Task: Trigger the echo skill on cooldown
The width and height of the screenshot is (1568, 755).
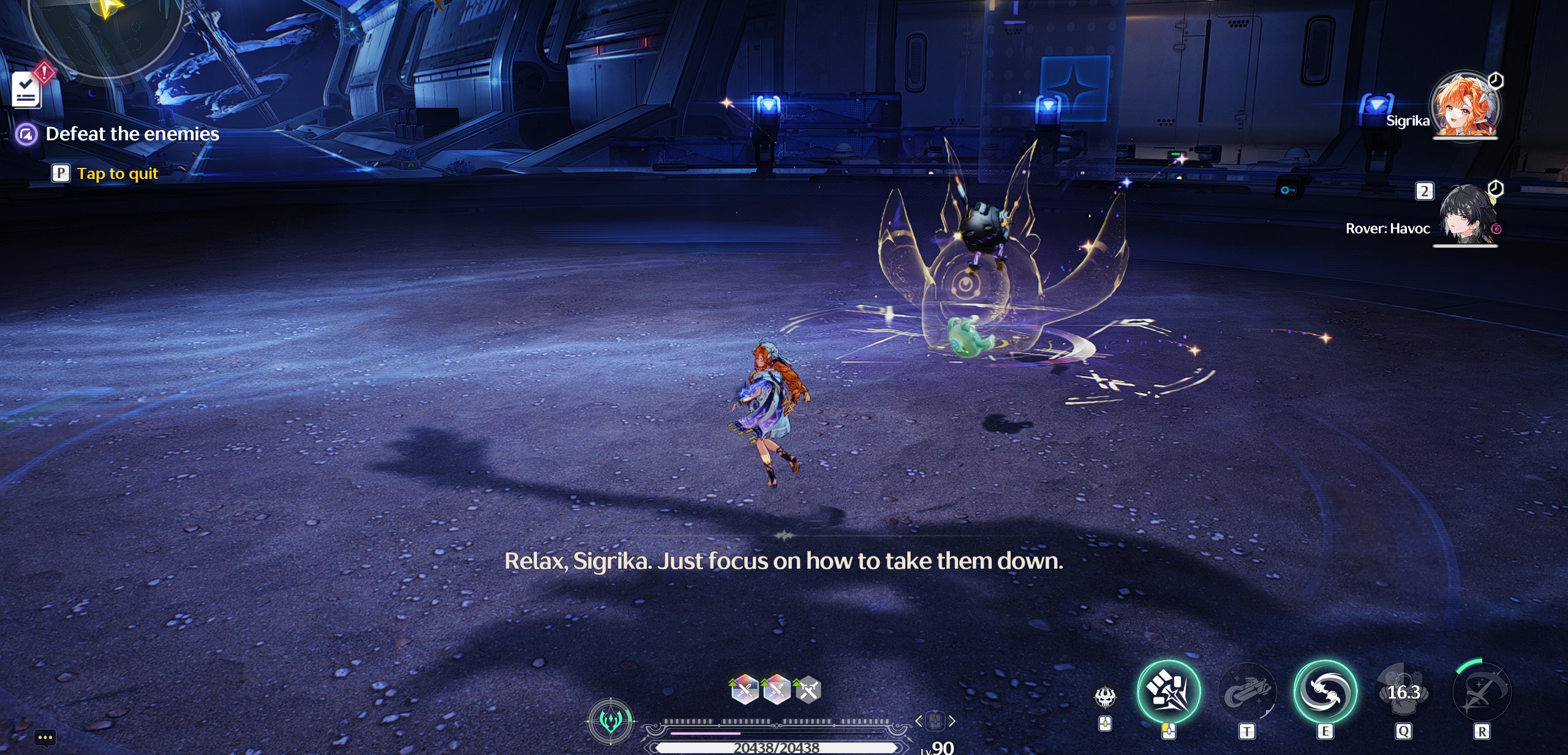Action: (1403, 692)
